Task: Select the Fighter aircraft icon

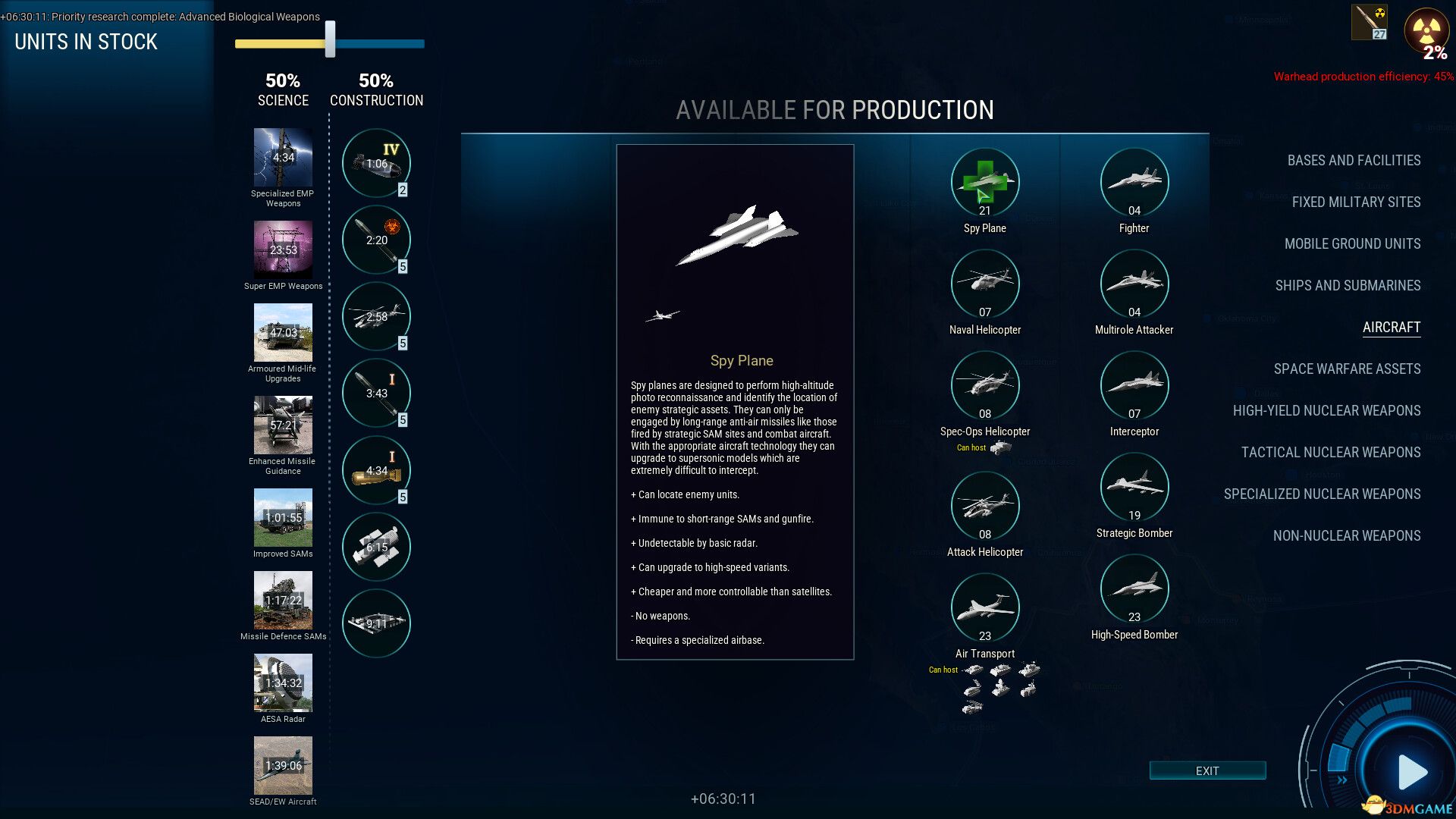Action: [x=1133, y=182]
